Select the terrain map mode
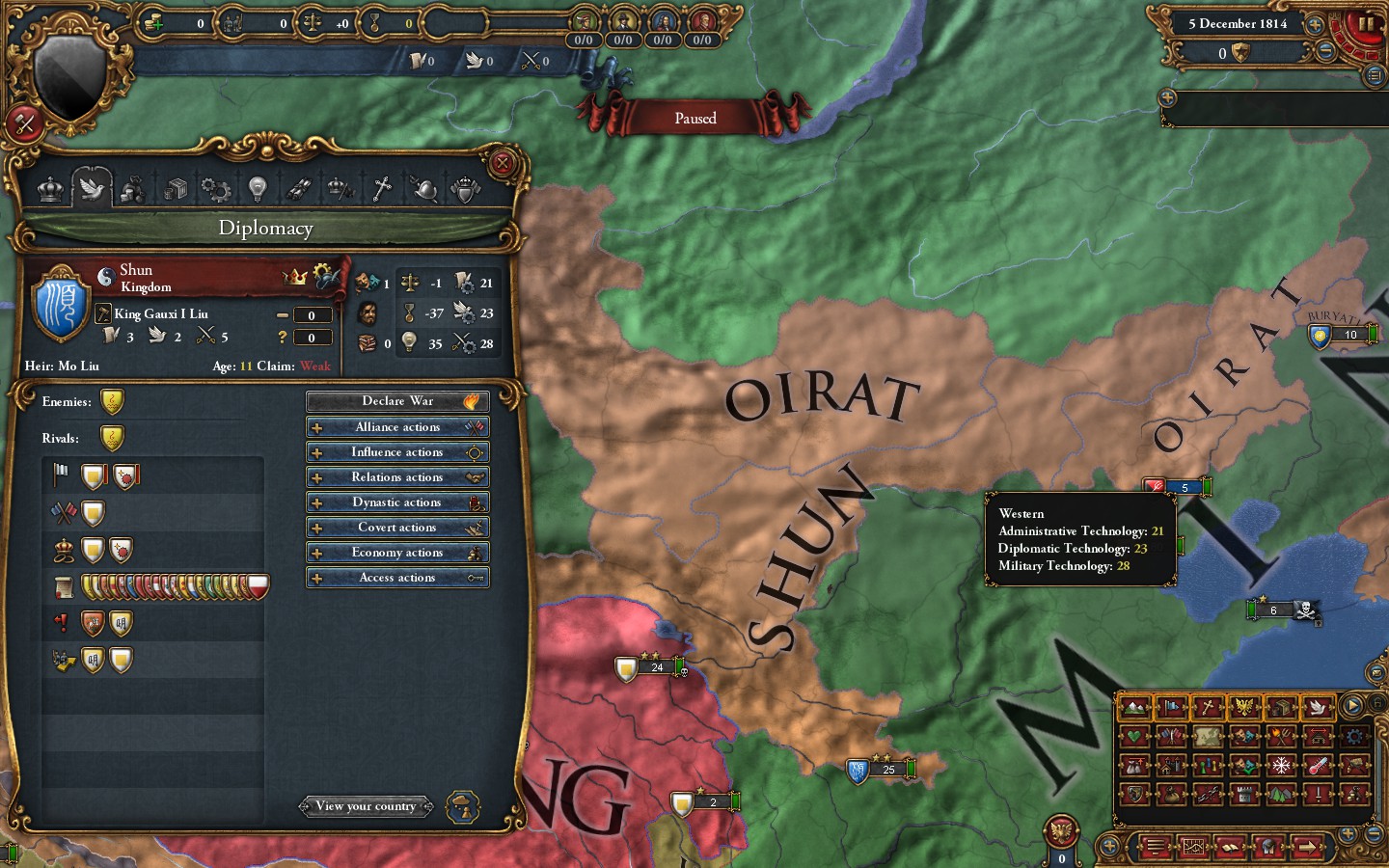Screen dimensions: 1389x868 click(x=1134, y=707)
